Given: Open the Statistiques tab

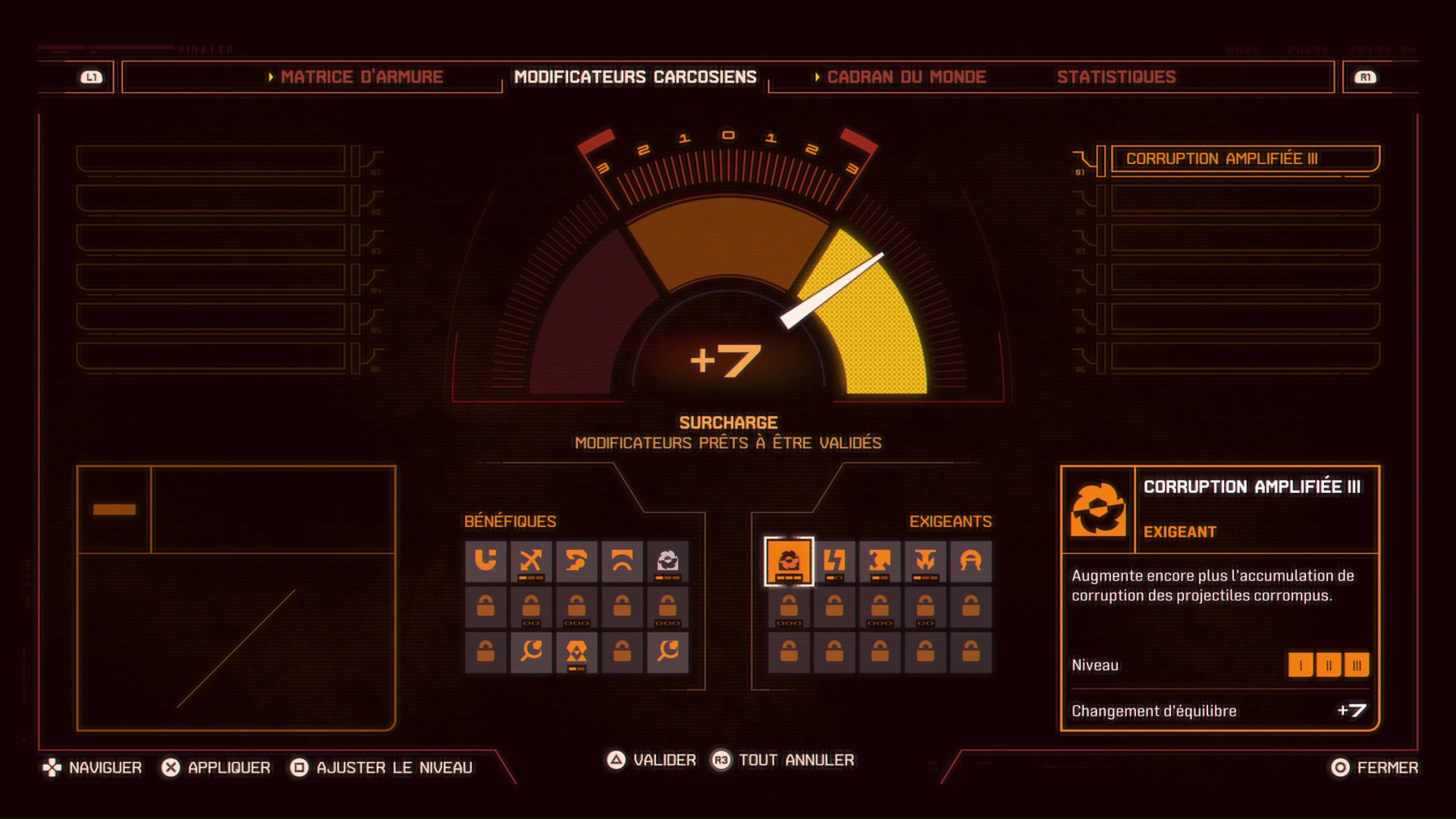Looking at the screenshot, I should 1115,77.
